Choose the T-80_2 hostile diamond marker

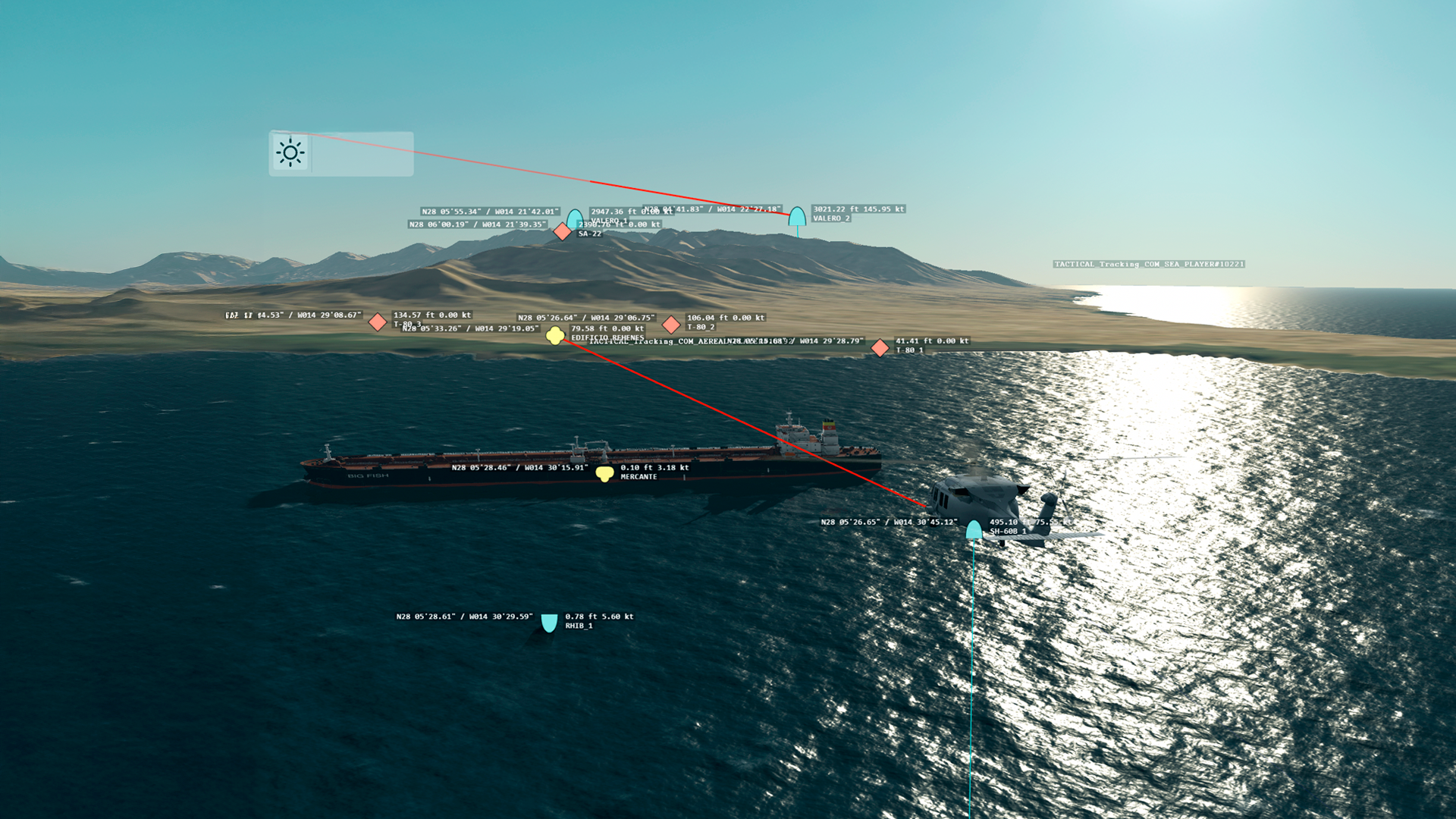[x=671, y=325]
